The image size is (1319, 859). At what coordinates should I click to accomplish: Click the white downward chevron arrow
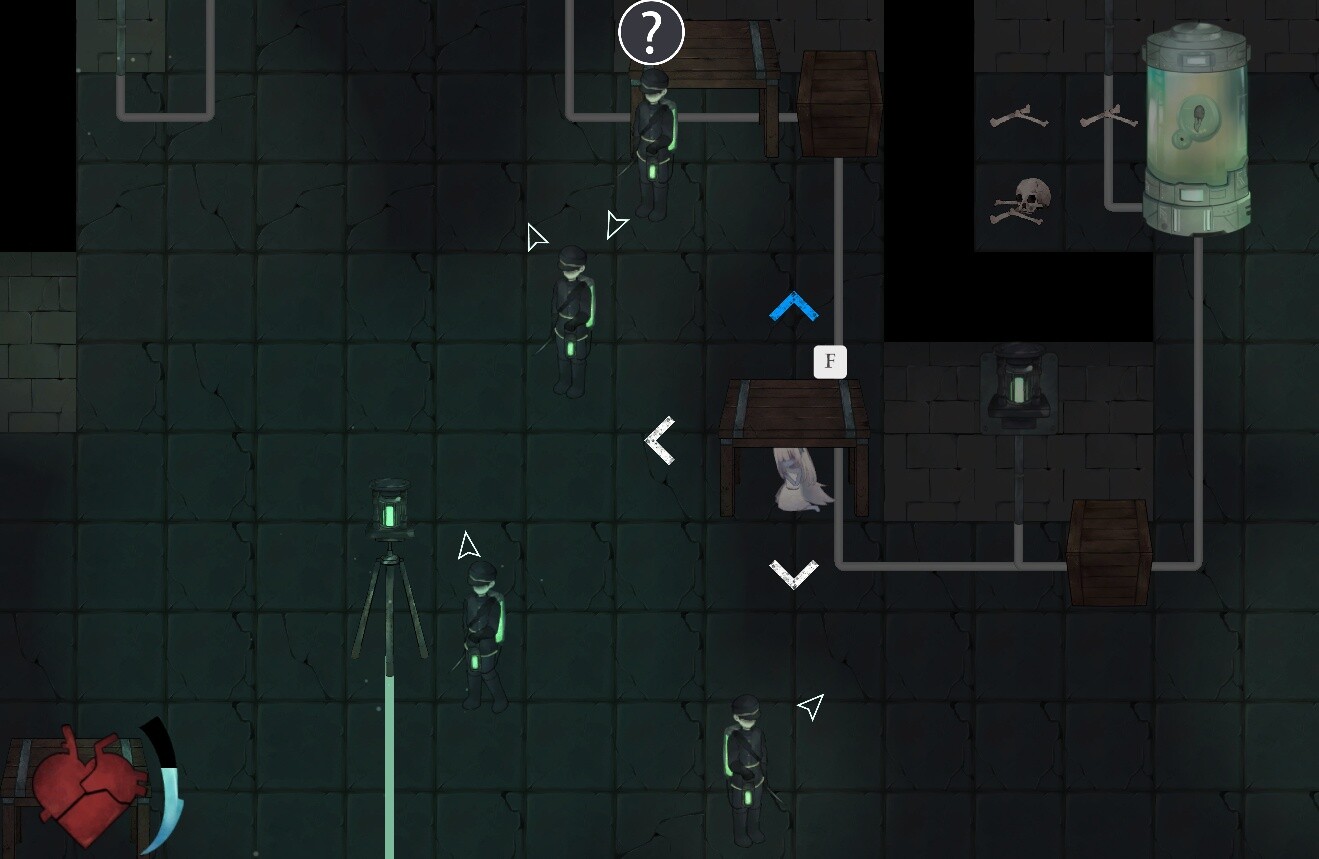click(x=793, y=572)
